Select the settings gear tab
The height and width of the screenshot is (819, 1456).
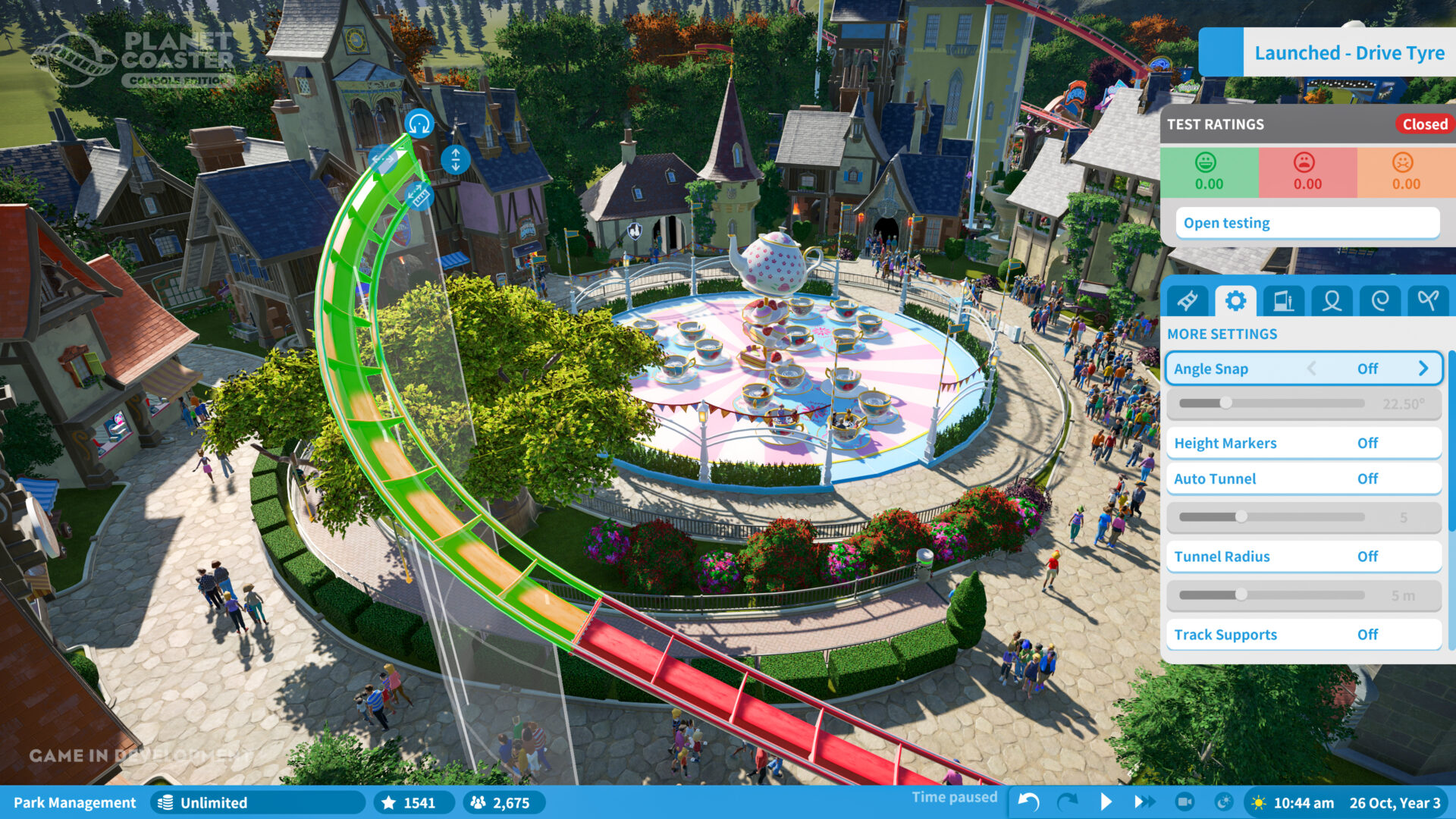(1236, 300)
